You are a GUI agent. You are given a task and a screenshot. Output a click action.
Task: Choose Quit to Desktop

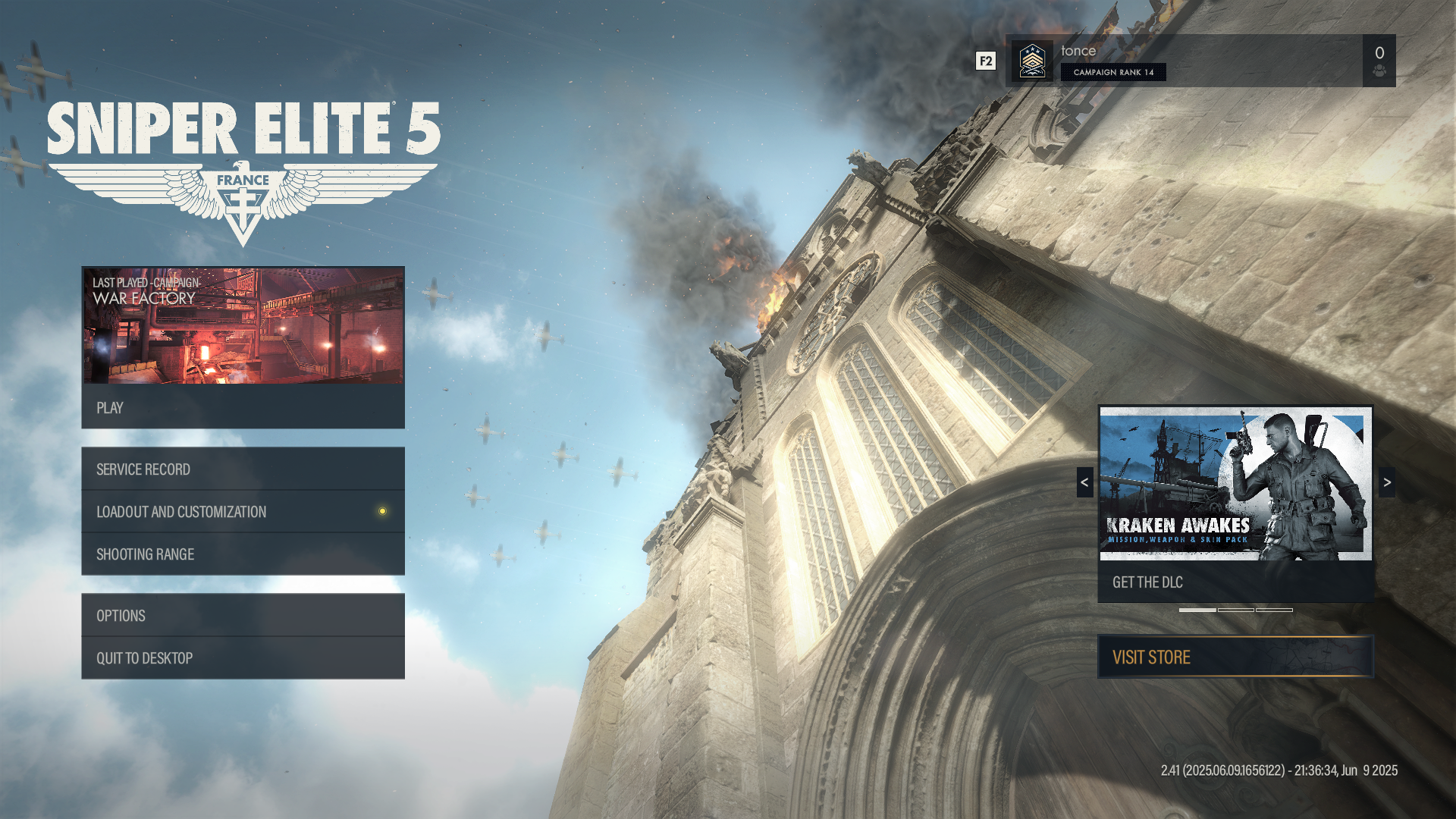pyautogui.click(x=243, y=658)
